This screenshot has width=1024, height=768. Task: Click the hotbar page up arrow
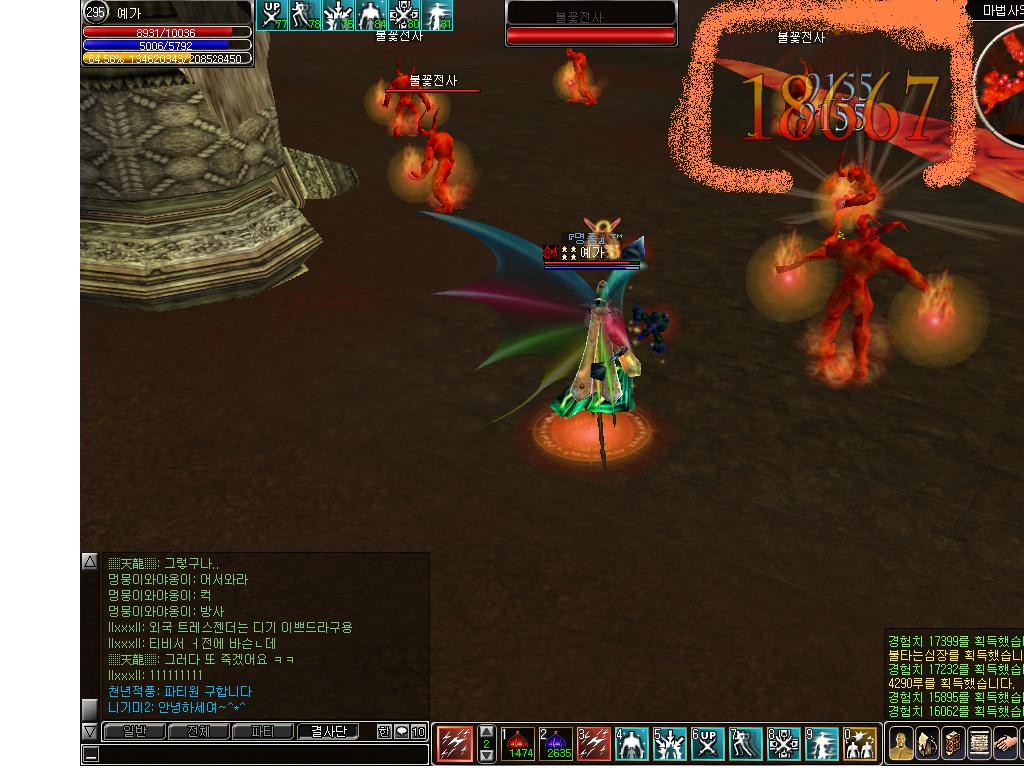pos(487,731)
